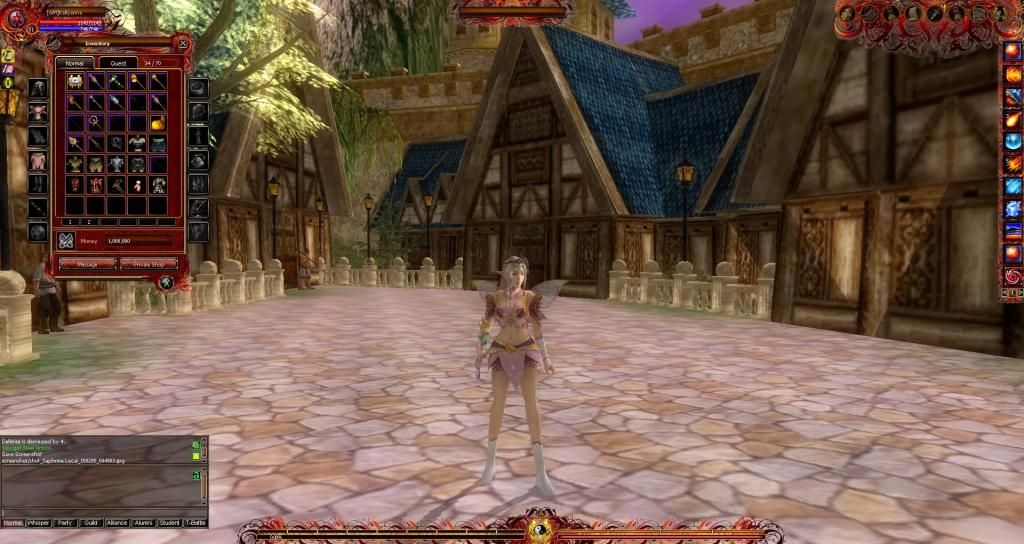Viewport: 1024px width, 544px height.
Task: Select the orange pumpkin item slot
Action: [x=158, y=123]
